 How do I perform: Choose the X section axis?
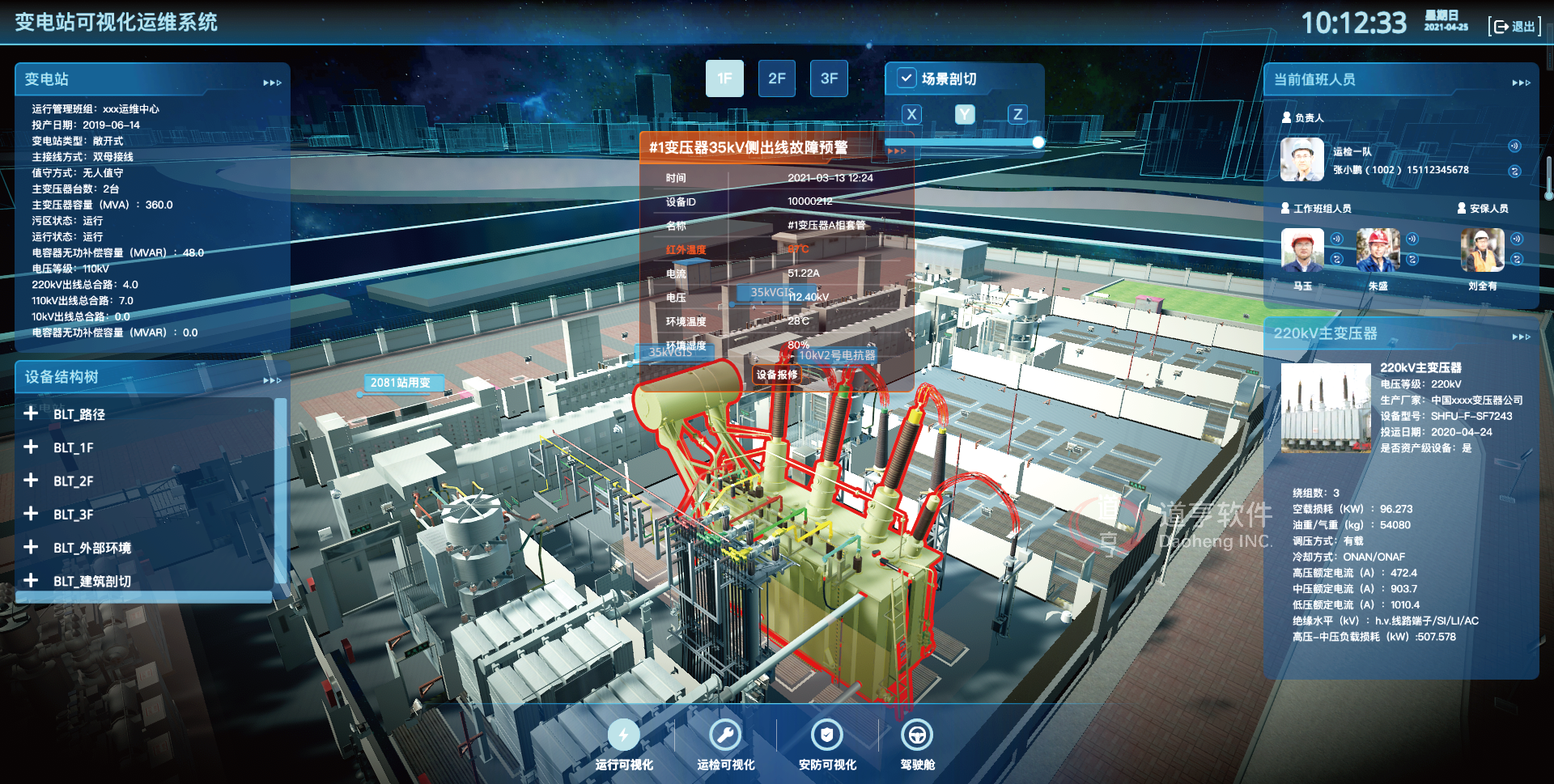911,114
